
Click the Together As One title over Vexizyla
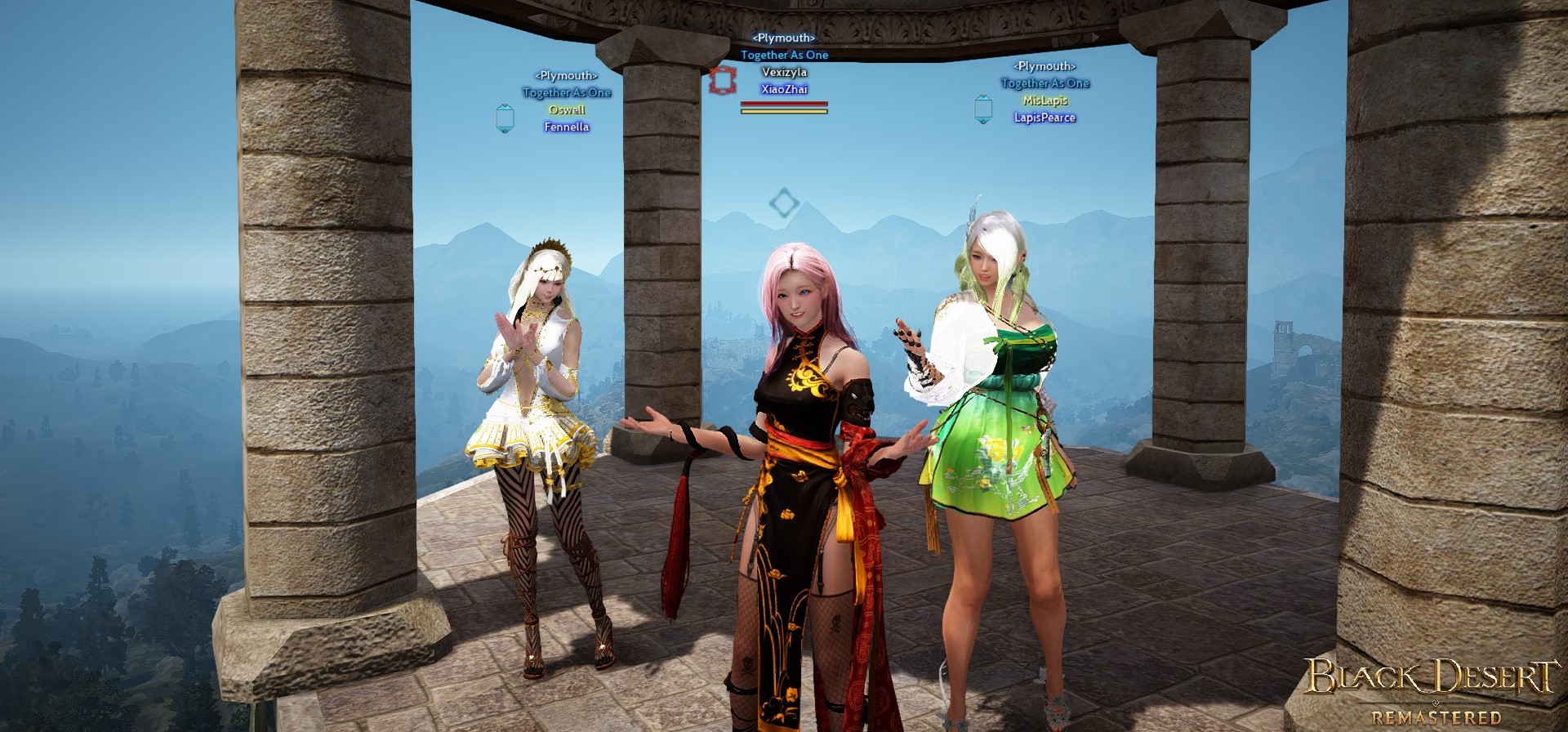pyautogui.click(x=786, y=54)
